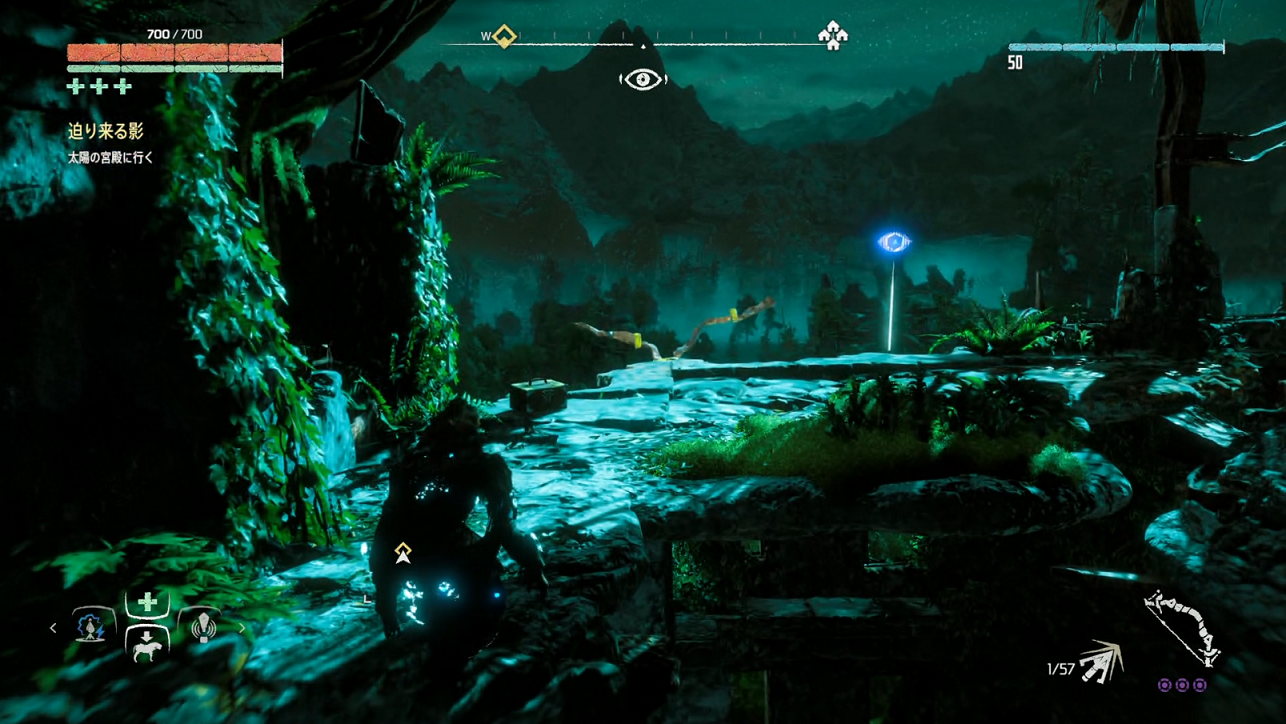The width and height of the screenshot is (1286, 724).
Task: Select the glowing blue eye waypoint marker
Action: click(x=893, y=242)
